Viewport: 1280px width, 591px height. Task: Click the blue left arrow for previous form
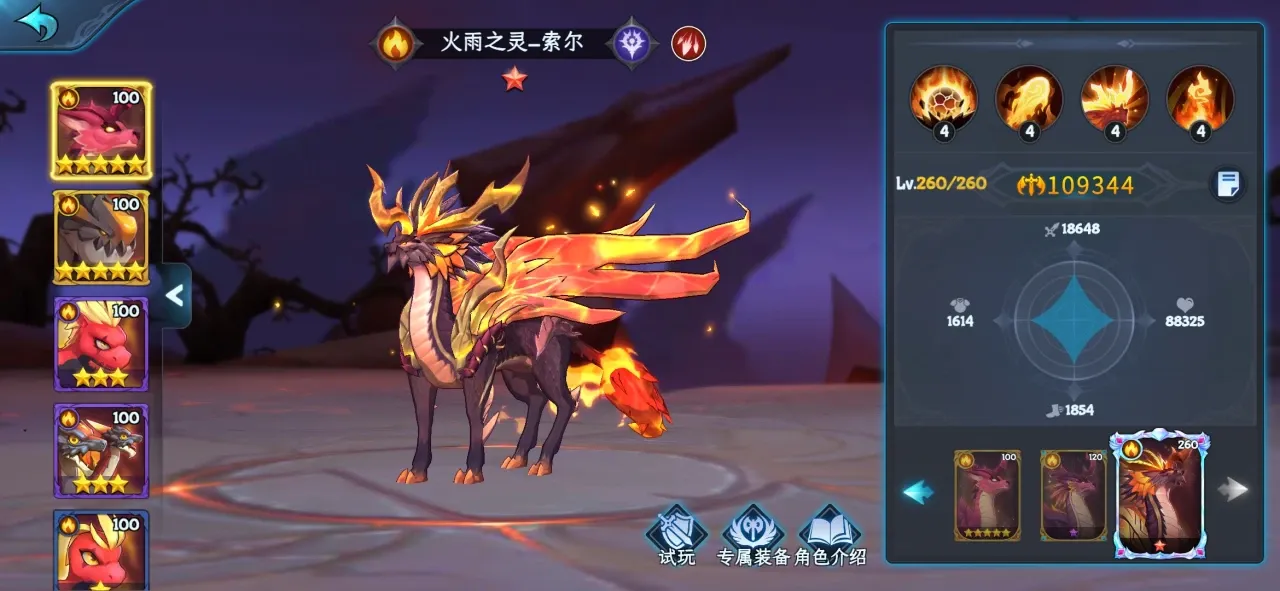918,491
